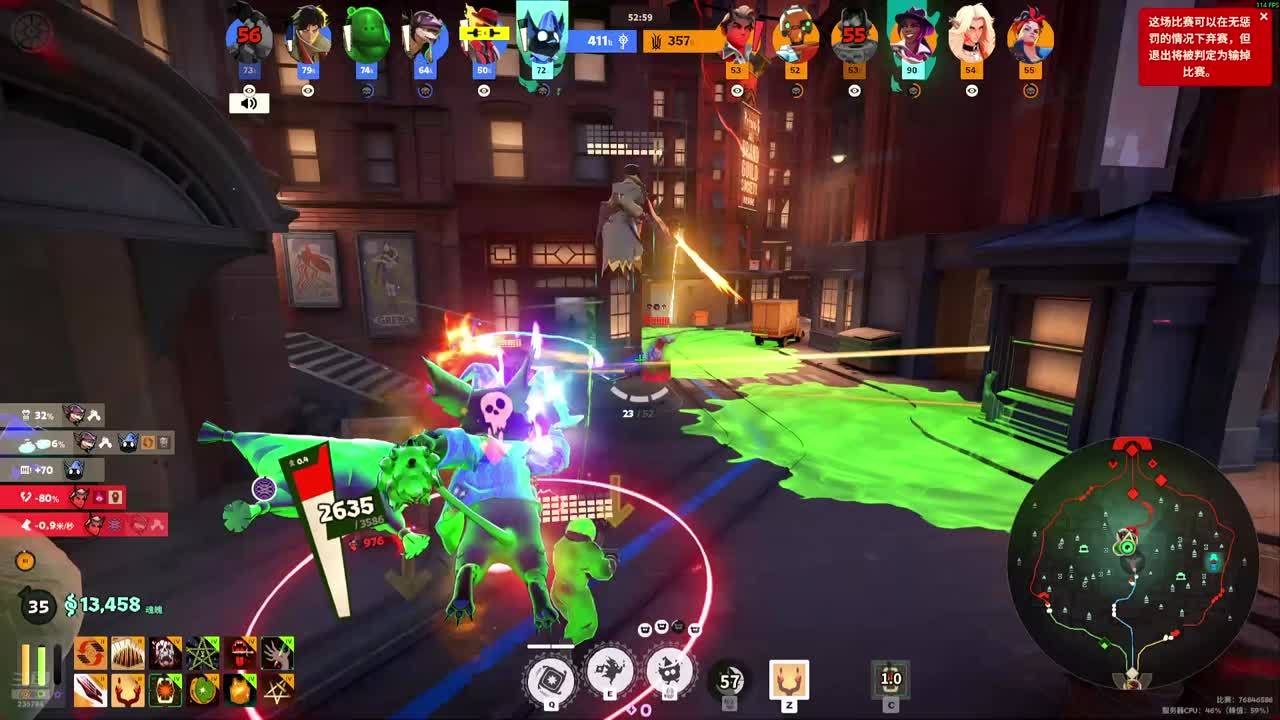Activate the wizard-hat cat ability

(x=669, y=672)
